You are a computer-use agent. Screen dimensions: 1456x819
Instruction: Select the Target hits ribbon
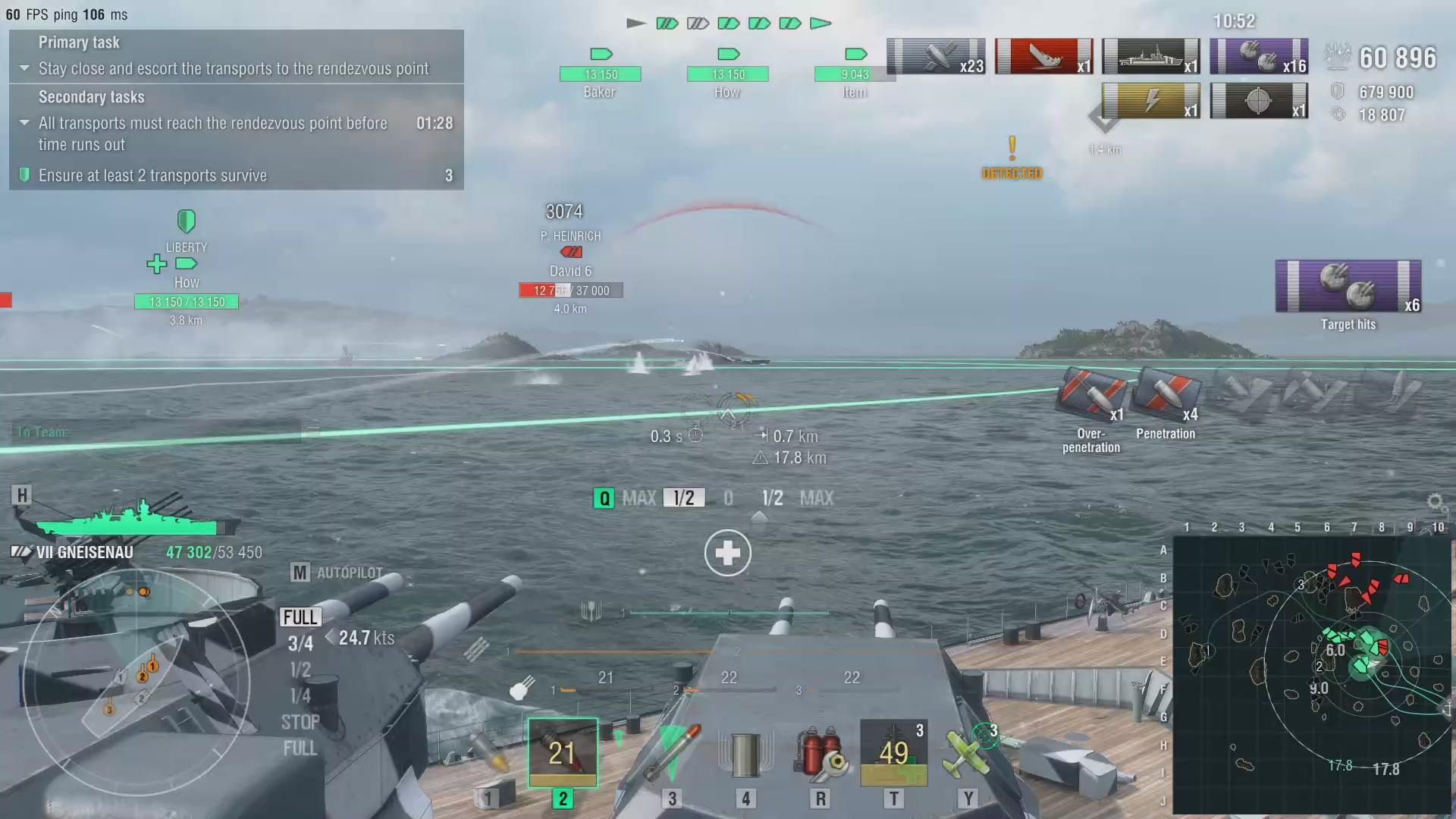point(1348,287)
